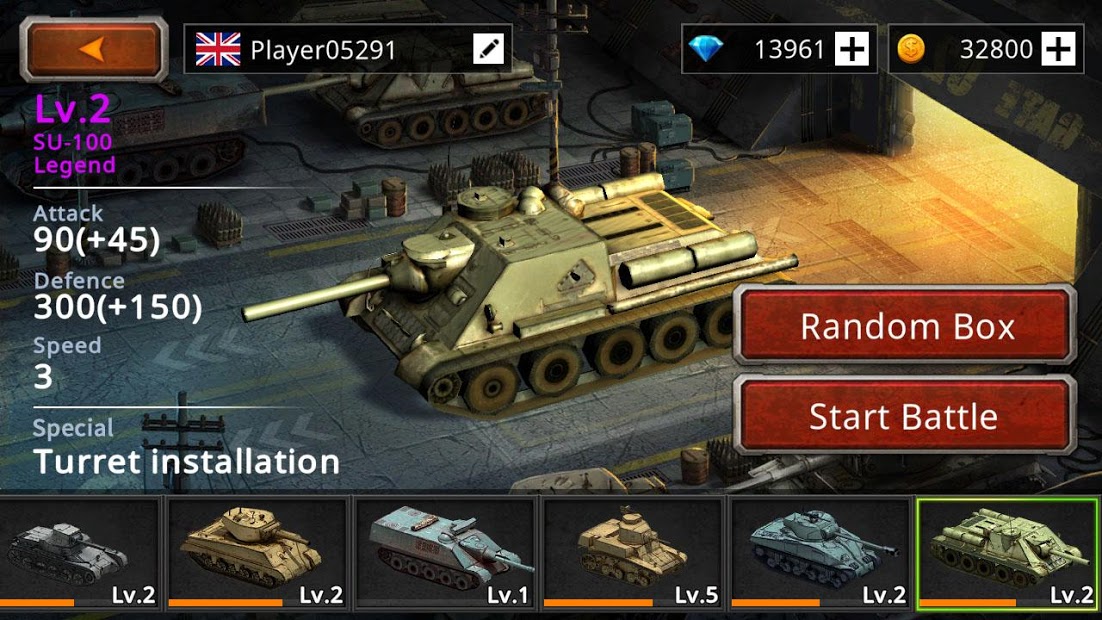Pick the Lv.1 tank destroyer thumbnail
1102x620 pixels.
pos(446,553)
